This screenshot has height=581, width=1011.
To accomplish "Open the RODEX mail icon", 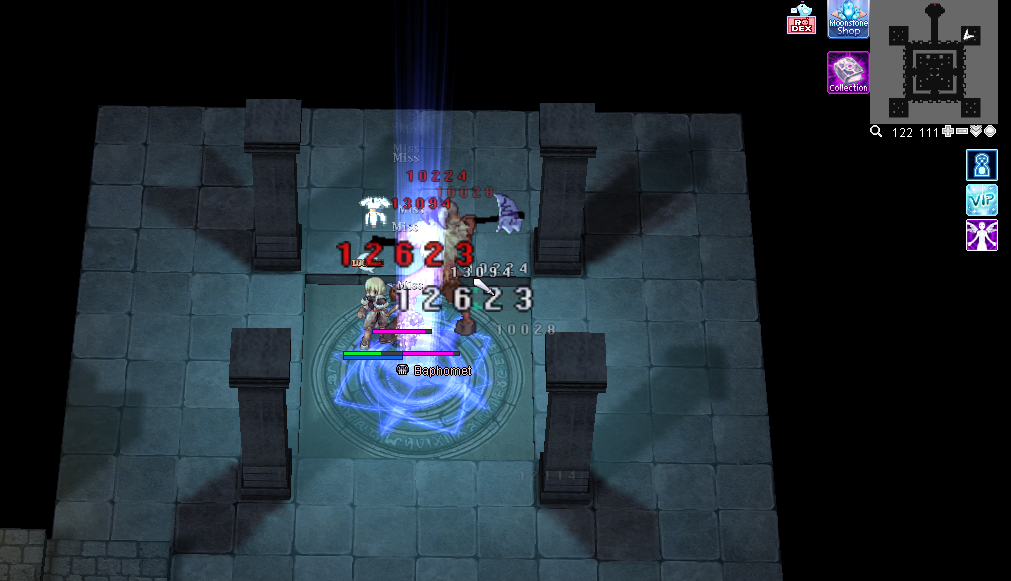I will click(802, 19).
